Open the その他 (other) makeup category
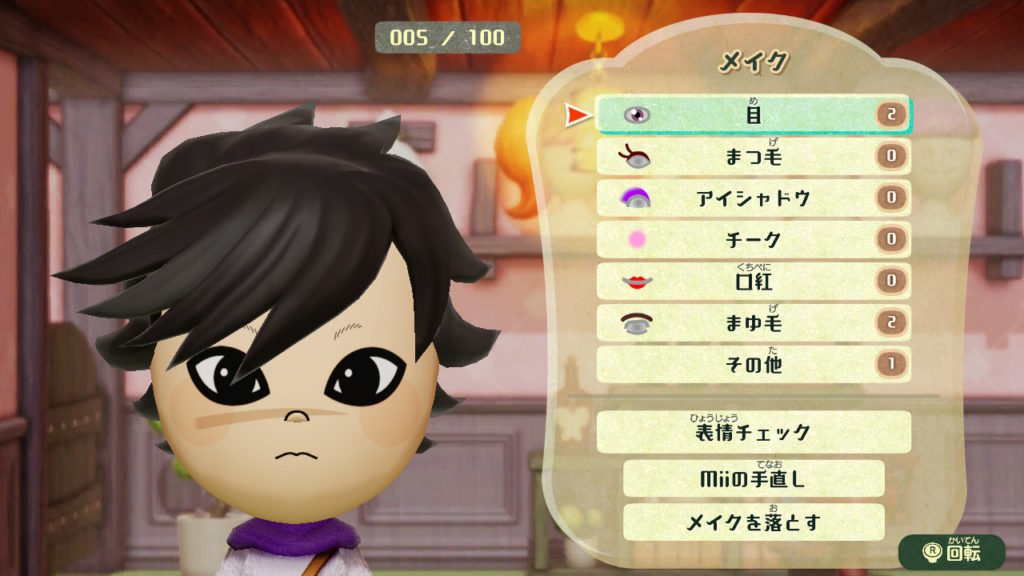The width and height of the screenshot is (1024, 576). 753,364
